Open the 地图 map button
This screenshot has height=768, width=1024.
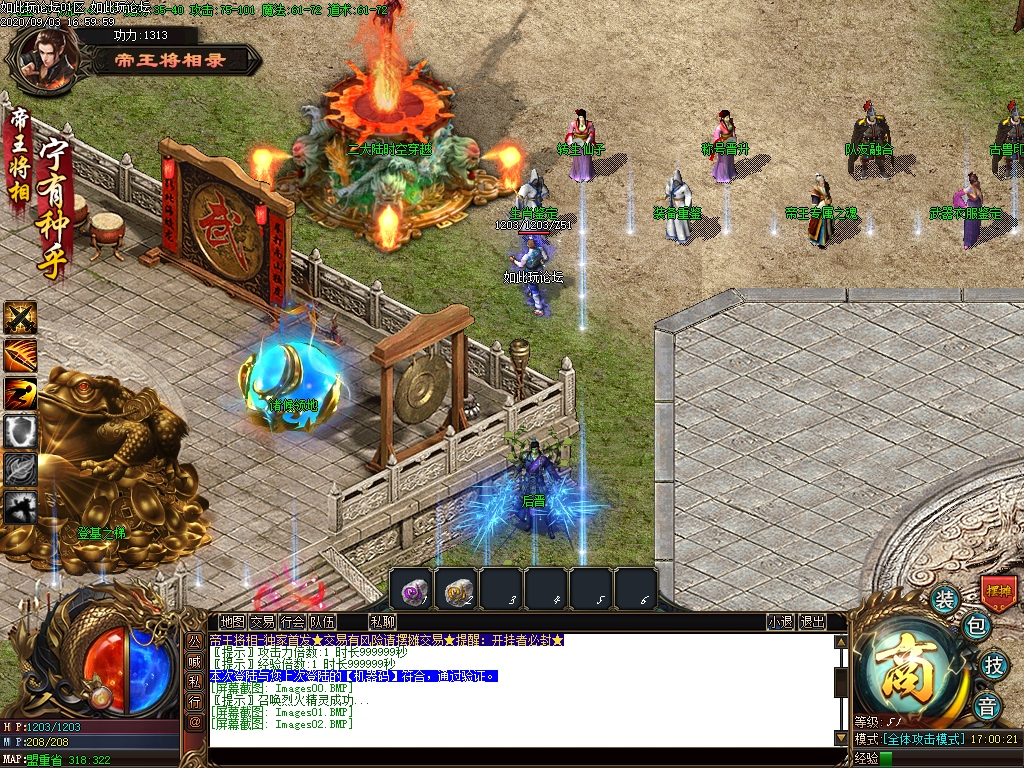coord(233,622)
